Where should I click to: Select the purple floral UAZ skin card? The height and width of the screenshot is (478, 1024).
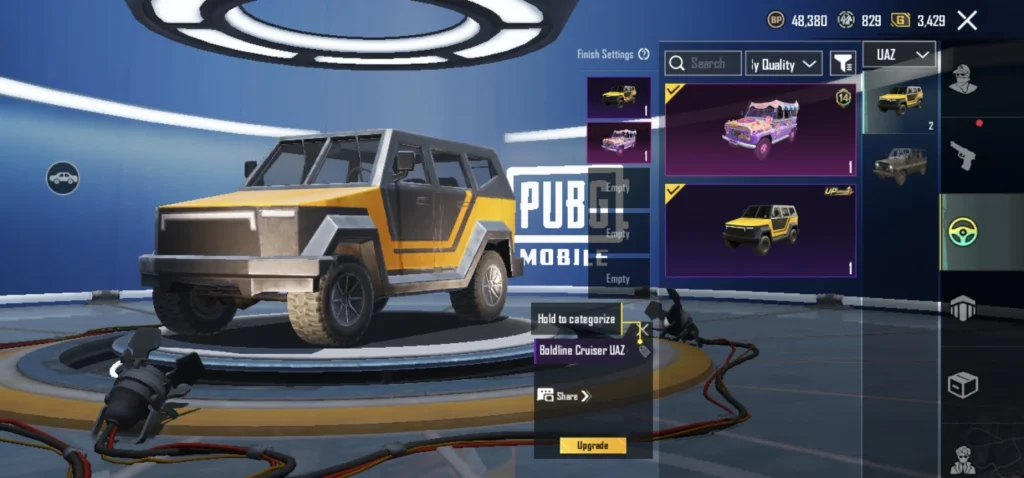pos(760,130)
